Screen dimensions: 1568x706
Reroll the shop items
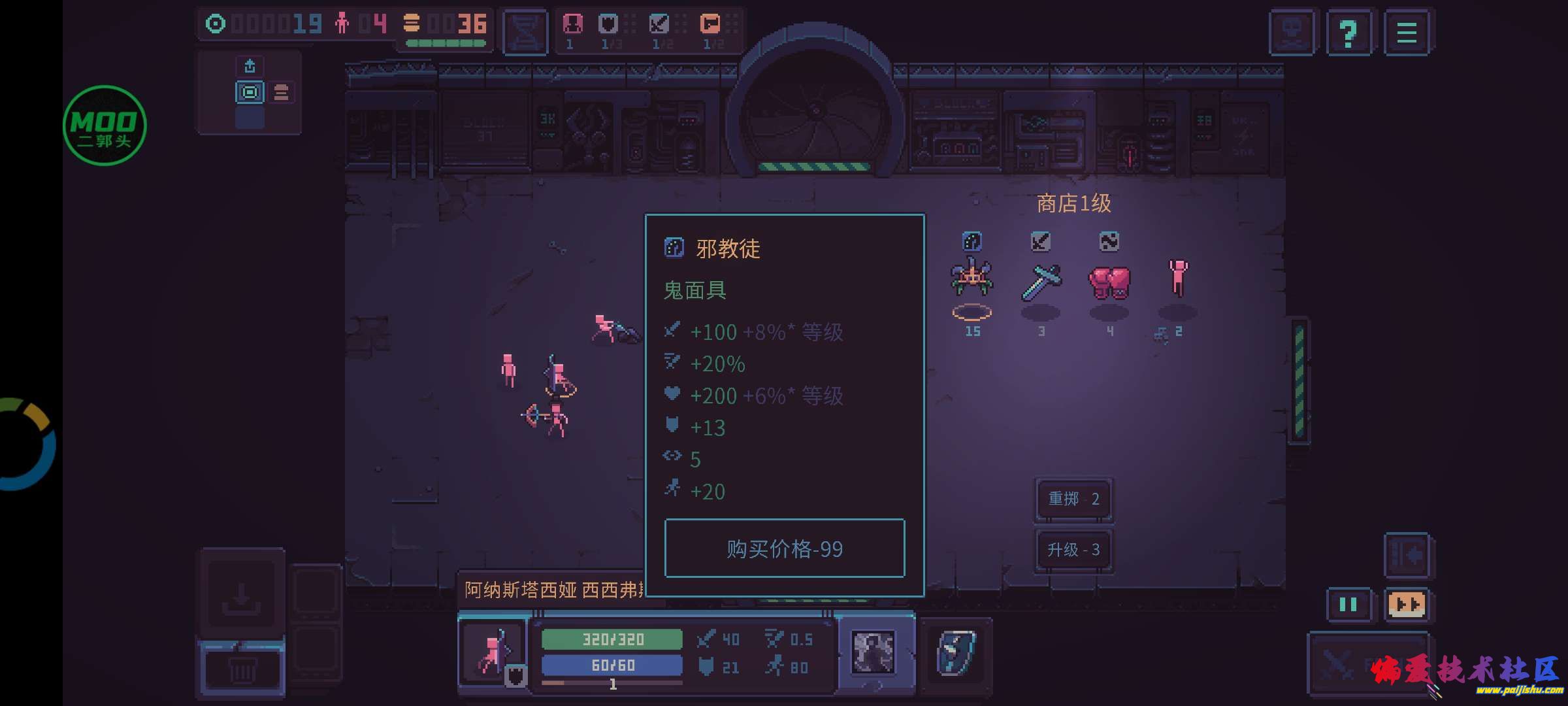1073,499
